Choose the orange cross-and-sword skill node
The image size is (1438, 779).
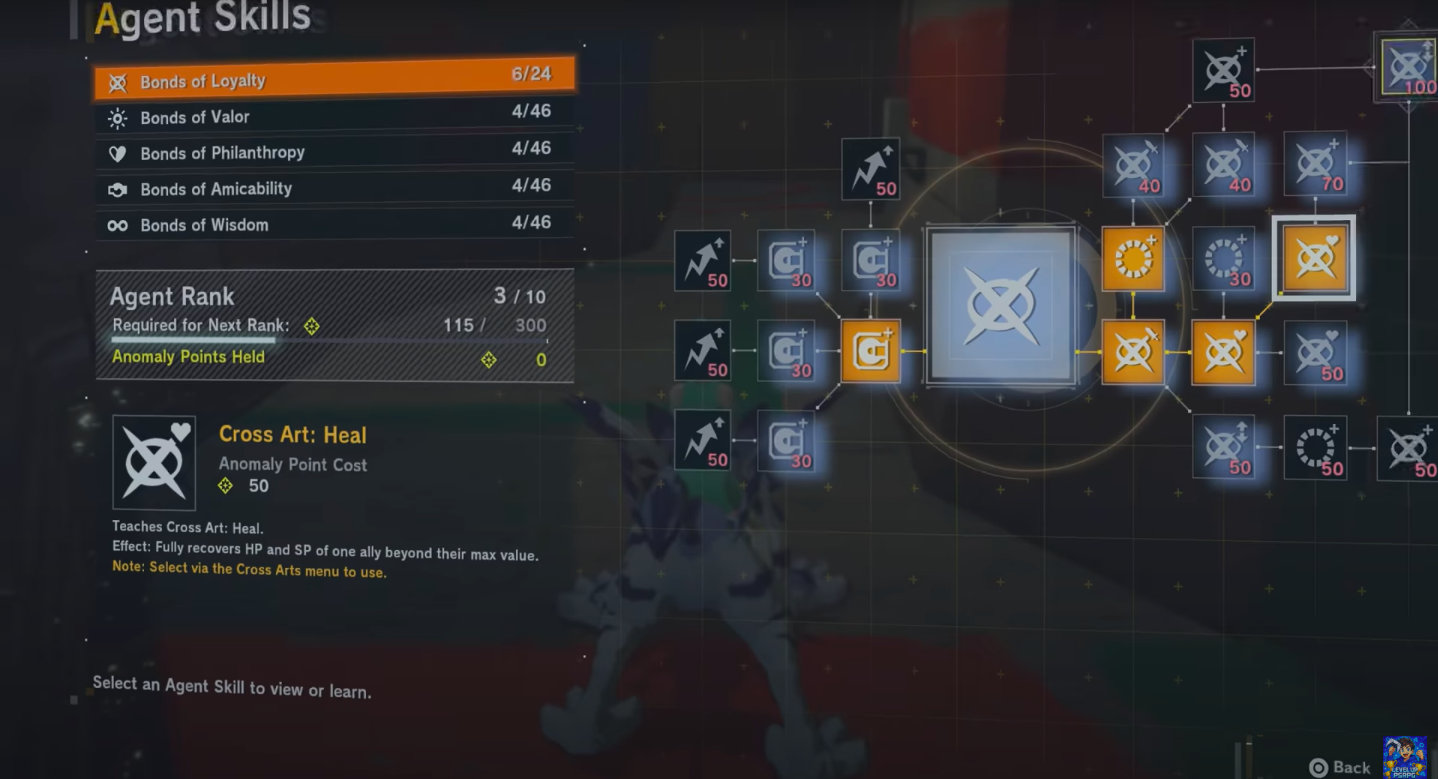tap(1133, 352)
